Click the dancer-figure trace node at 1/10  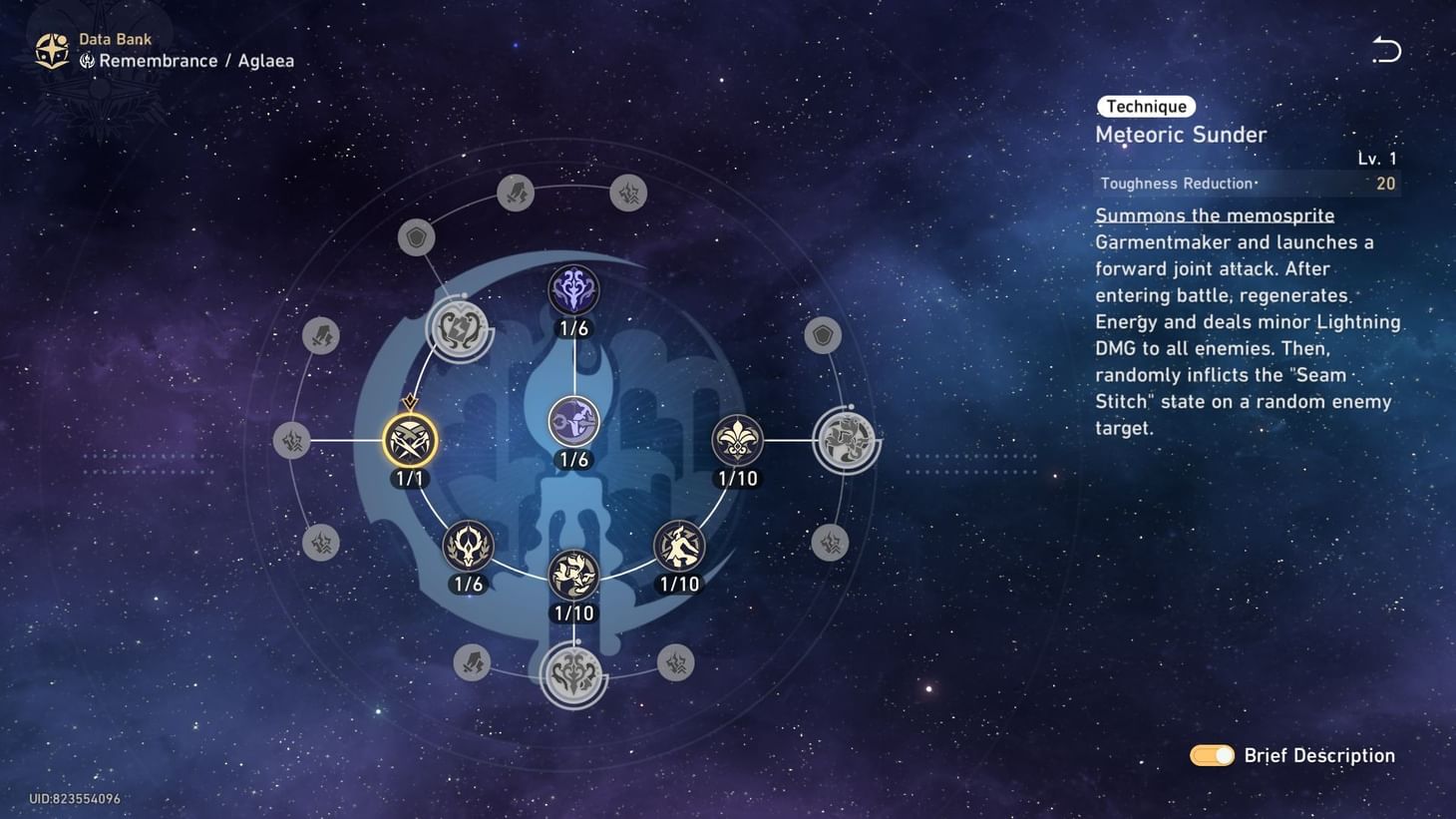(678, 546)
